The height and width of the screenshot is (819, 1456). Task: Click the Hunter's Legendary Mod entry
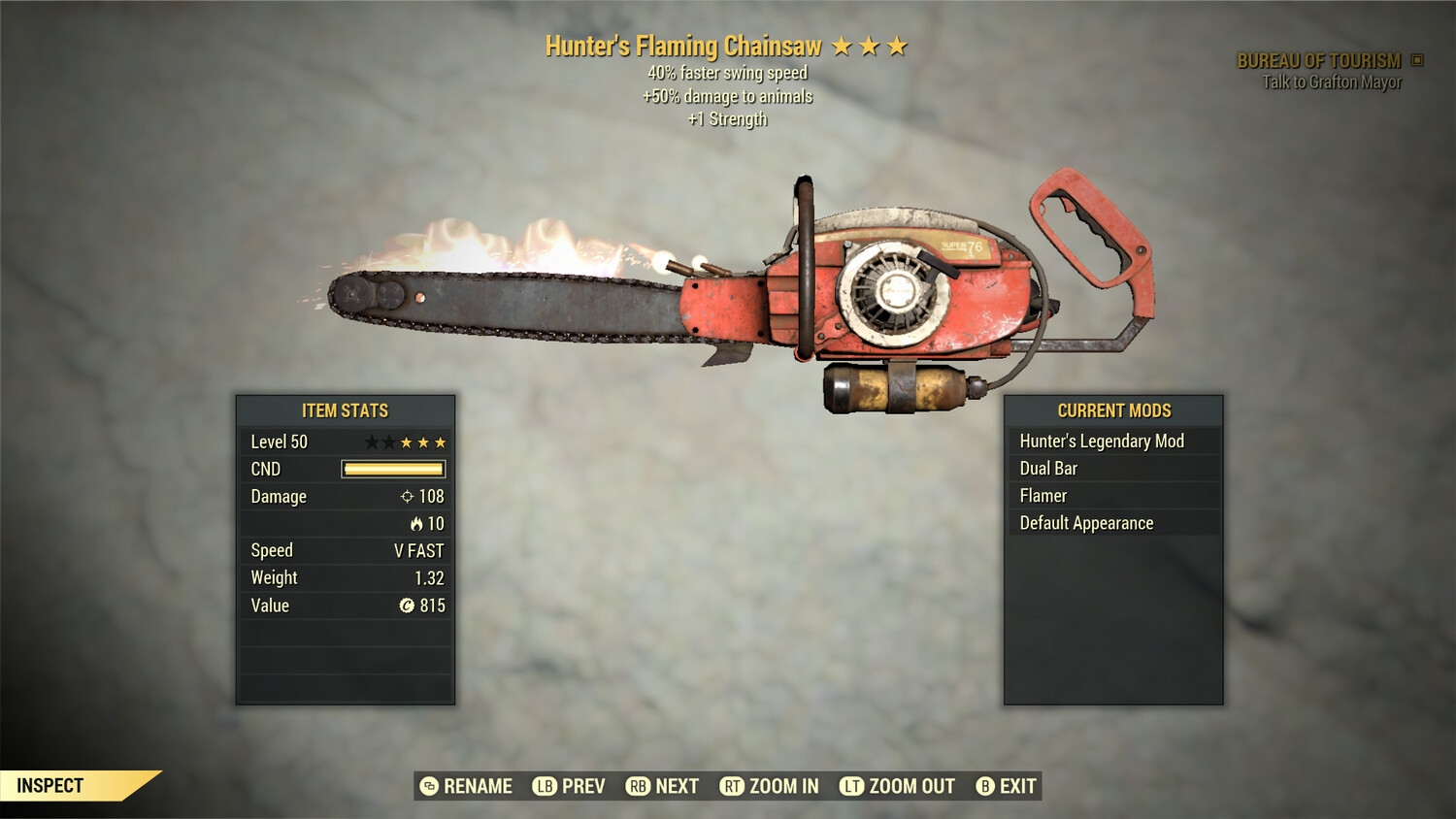coord(1102,441)
